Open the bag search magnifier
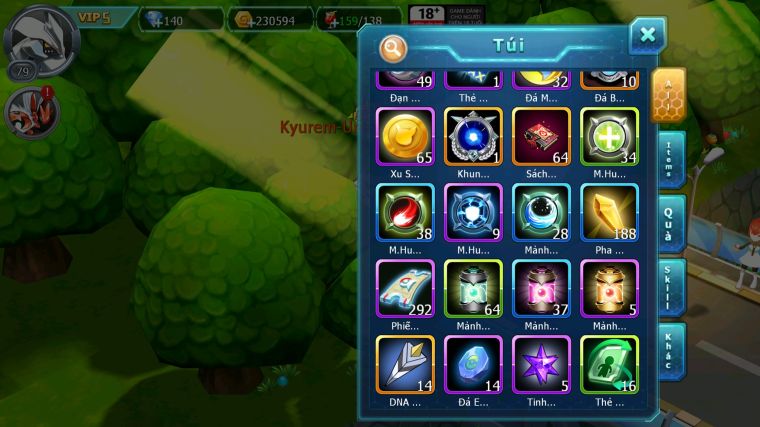The image size is (760, 427). coord(394,47)
